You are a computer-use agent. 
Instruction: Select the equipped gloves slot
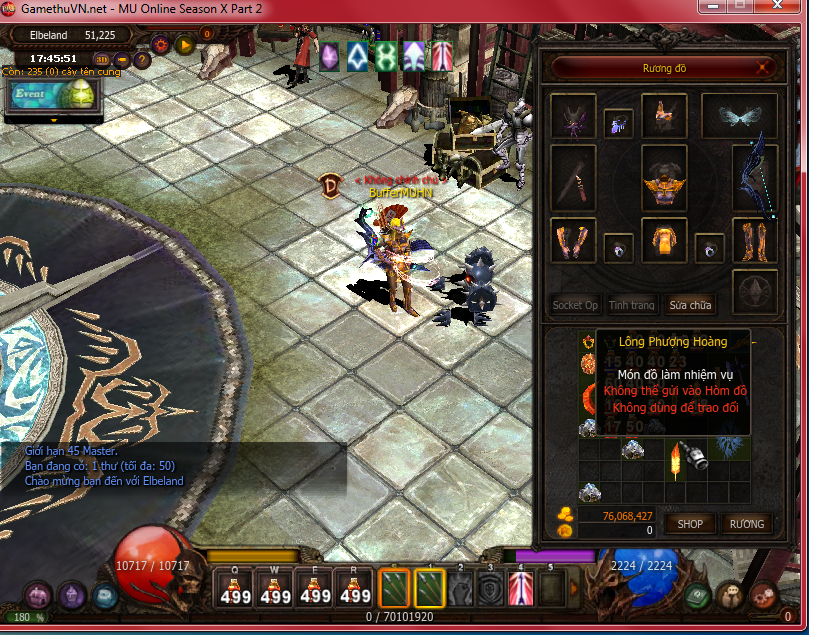pos(573,241)
